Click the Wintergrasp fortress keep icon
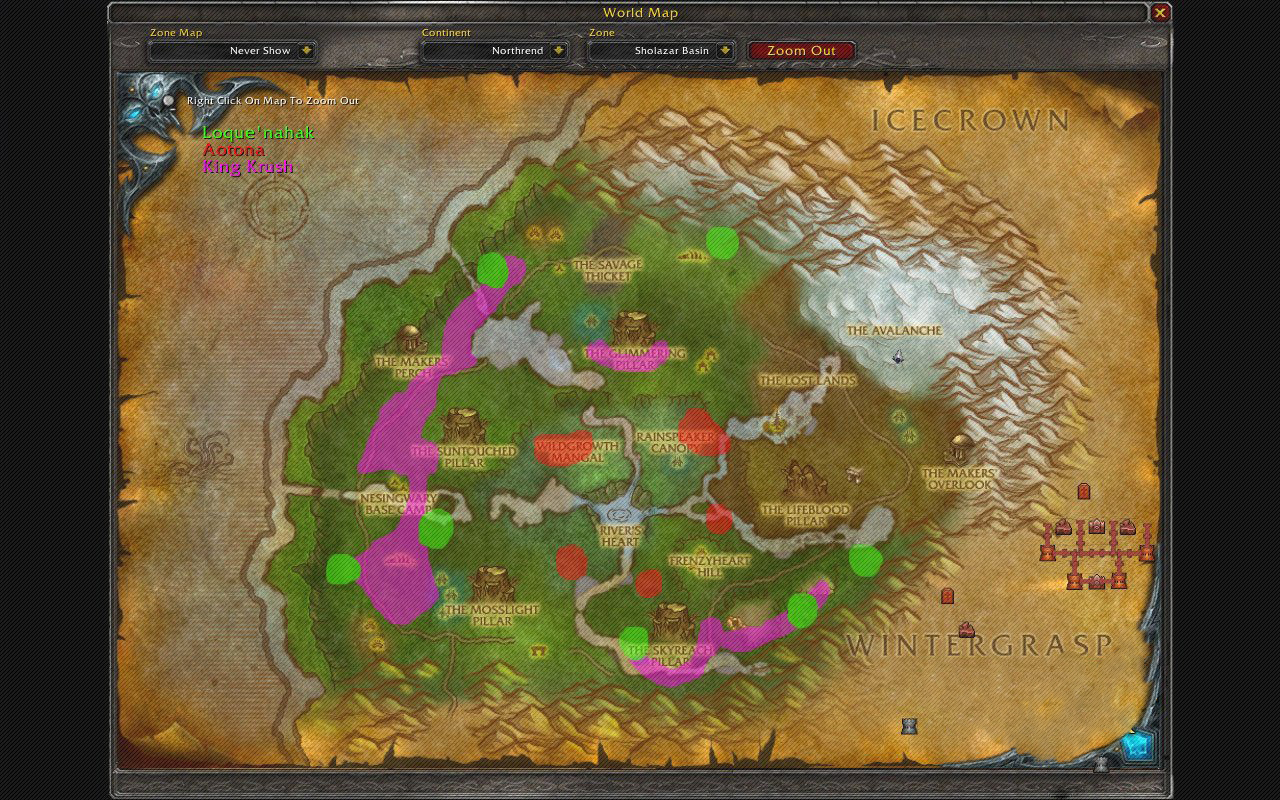Image resolution: width=1280 pixels, height=800 pixels. 1096,526
